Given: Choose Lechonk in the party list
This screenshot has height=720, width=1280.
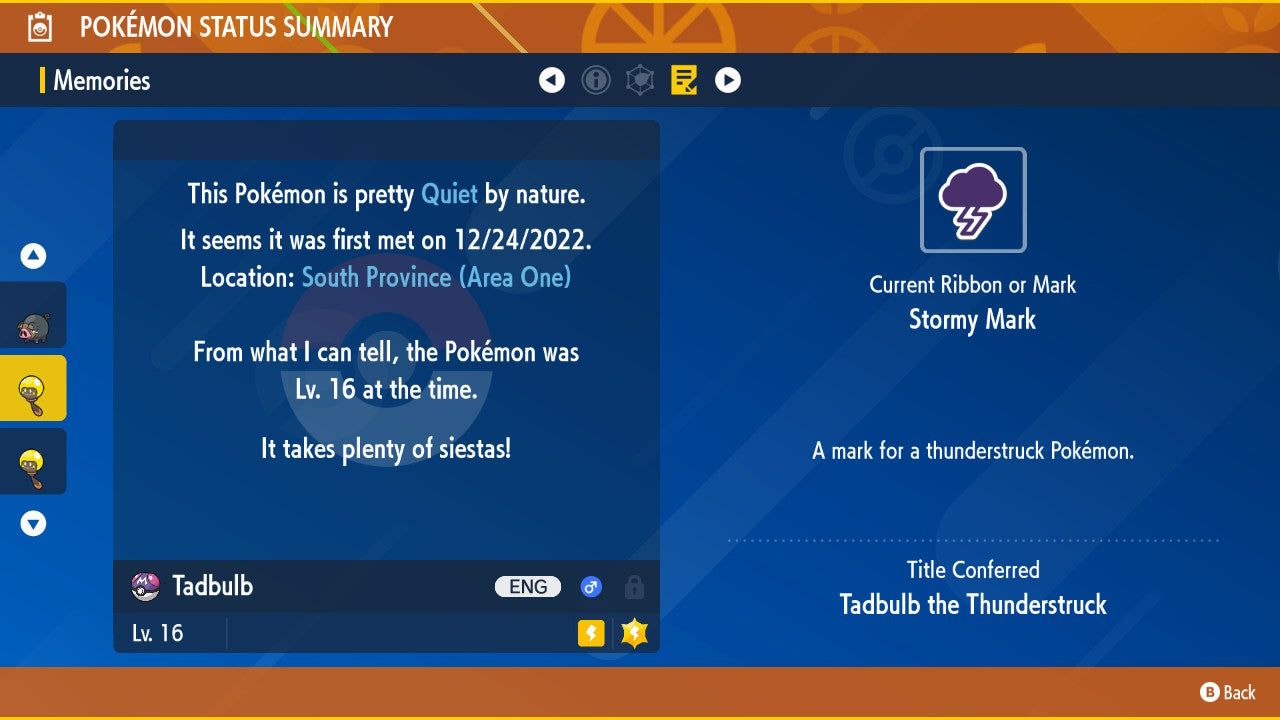Looking at the screenshot, I should pos(33,316).
